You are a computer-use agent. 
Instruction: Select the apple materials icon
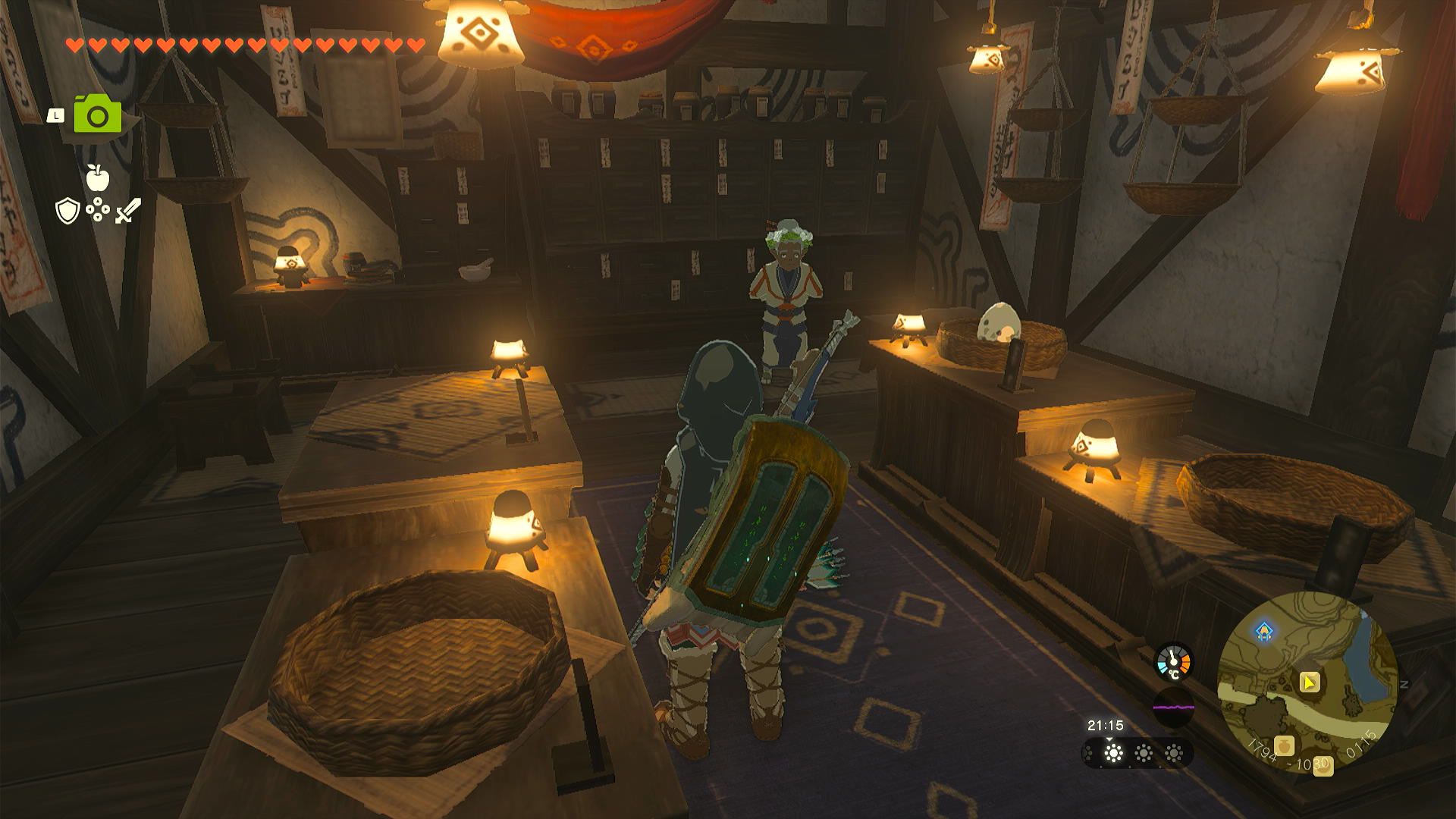coord(98,178)
